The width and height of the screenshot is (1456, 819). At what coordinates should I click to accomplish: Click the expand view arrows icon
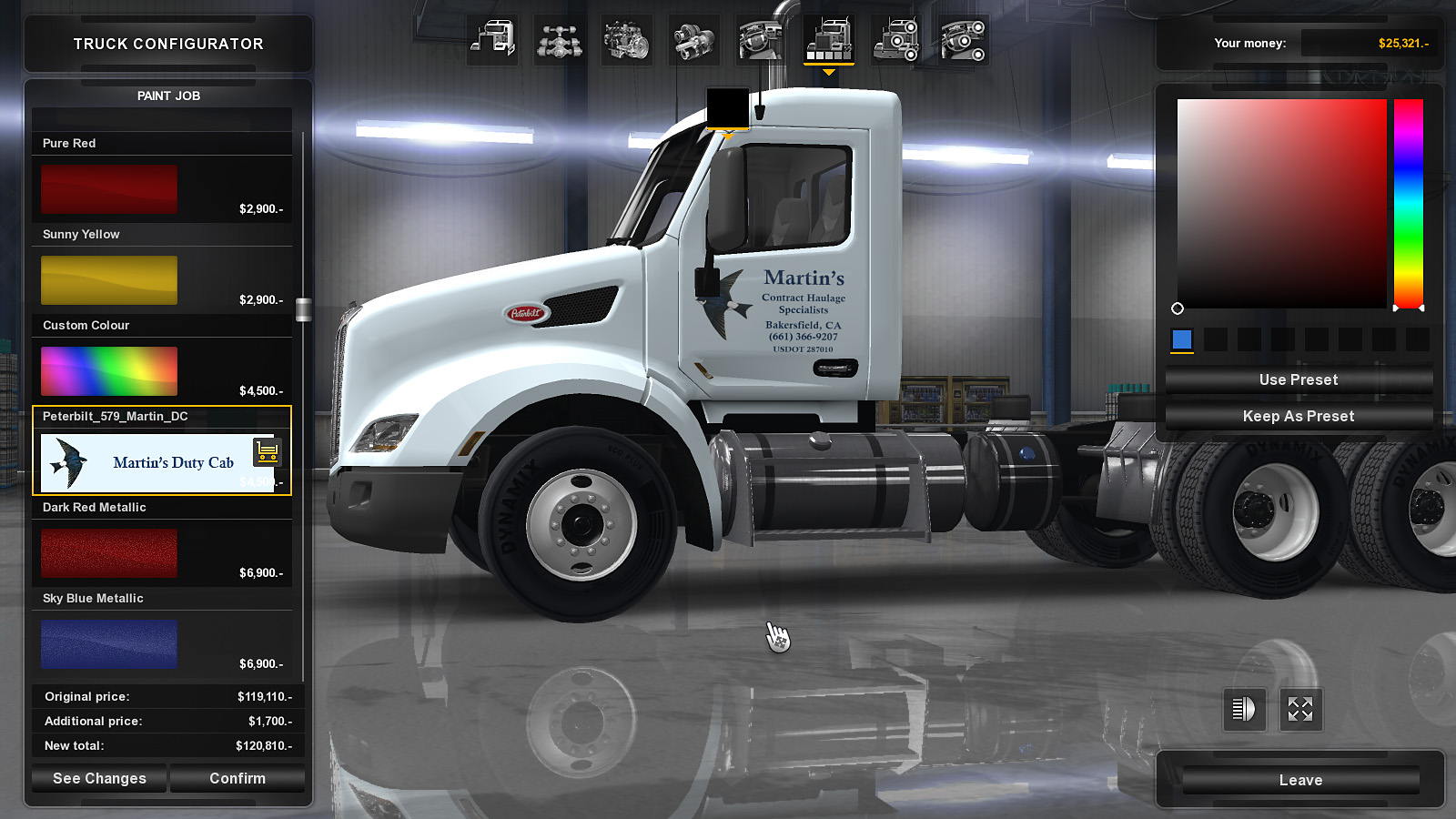pyautogui.click(x=1300, y=709)
